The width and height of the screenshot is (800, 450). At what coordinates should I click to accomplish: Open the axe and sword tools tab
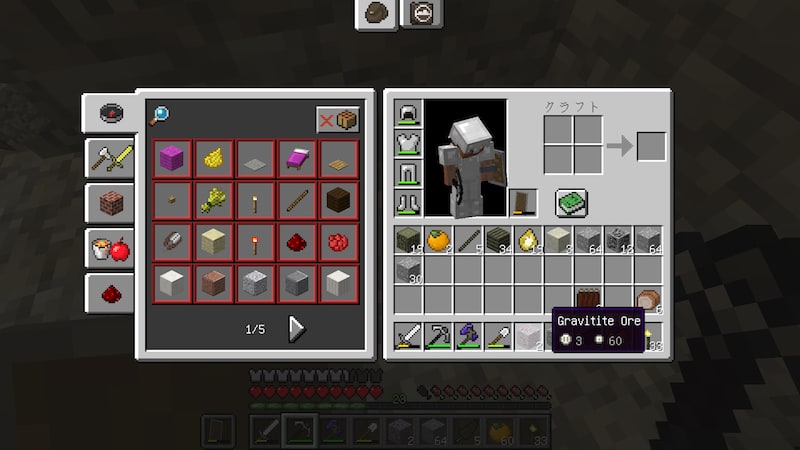[110, 158]
